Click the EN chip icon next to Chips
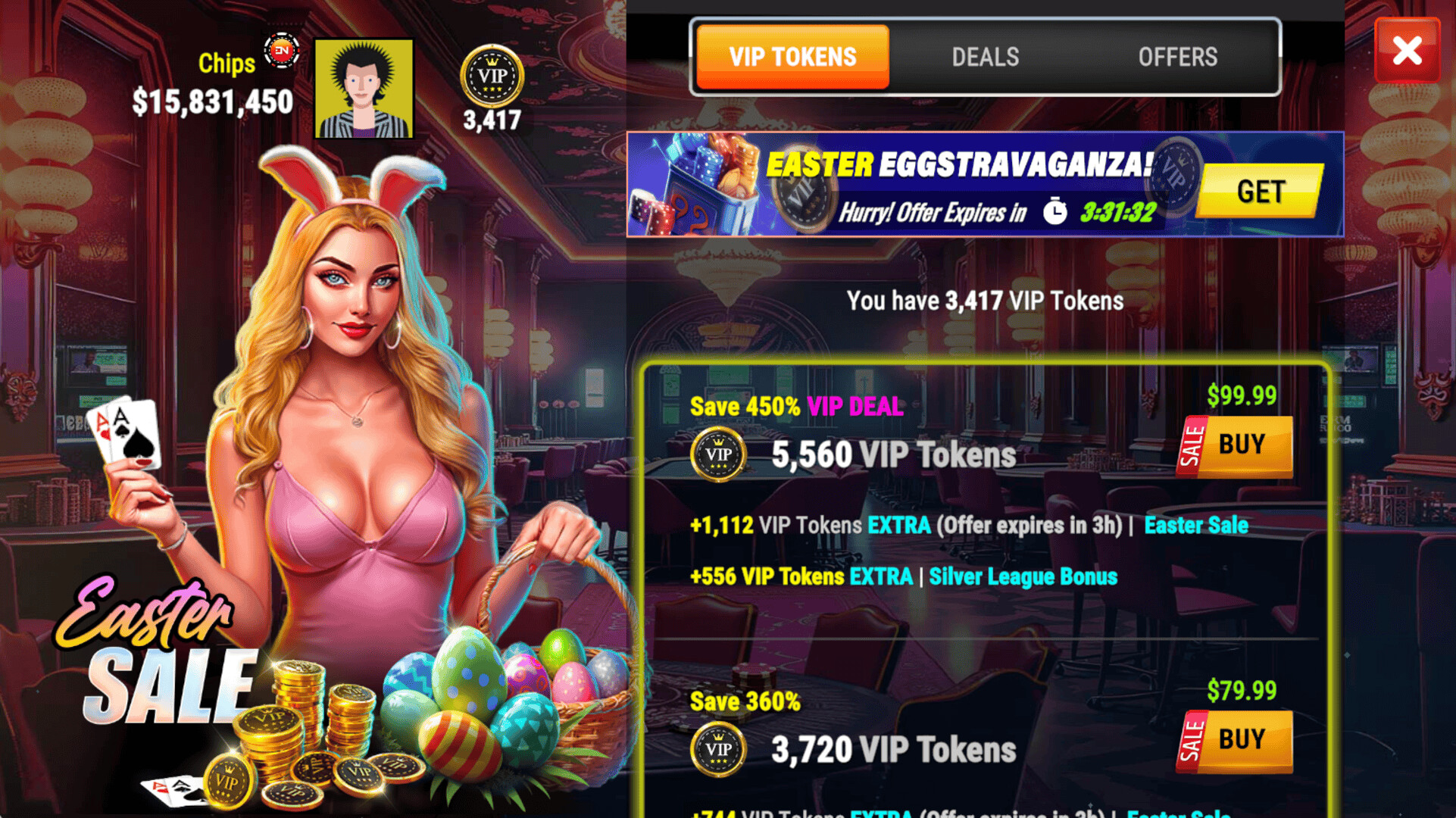Image resolution: width=1456 pixels, height=818 pixels. [282, 52]
